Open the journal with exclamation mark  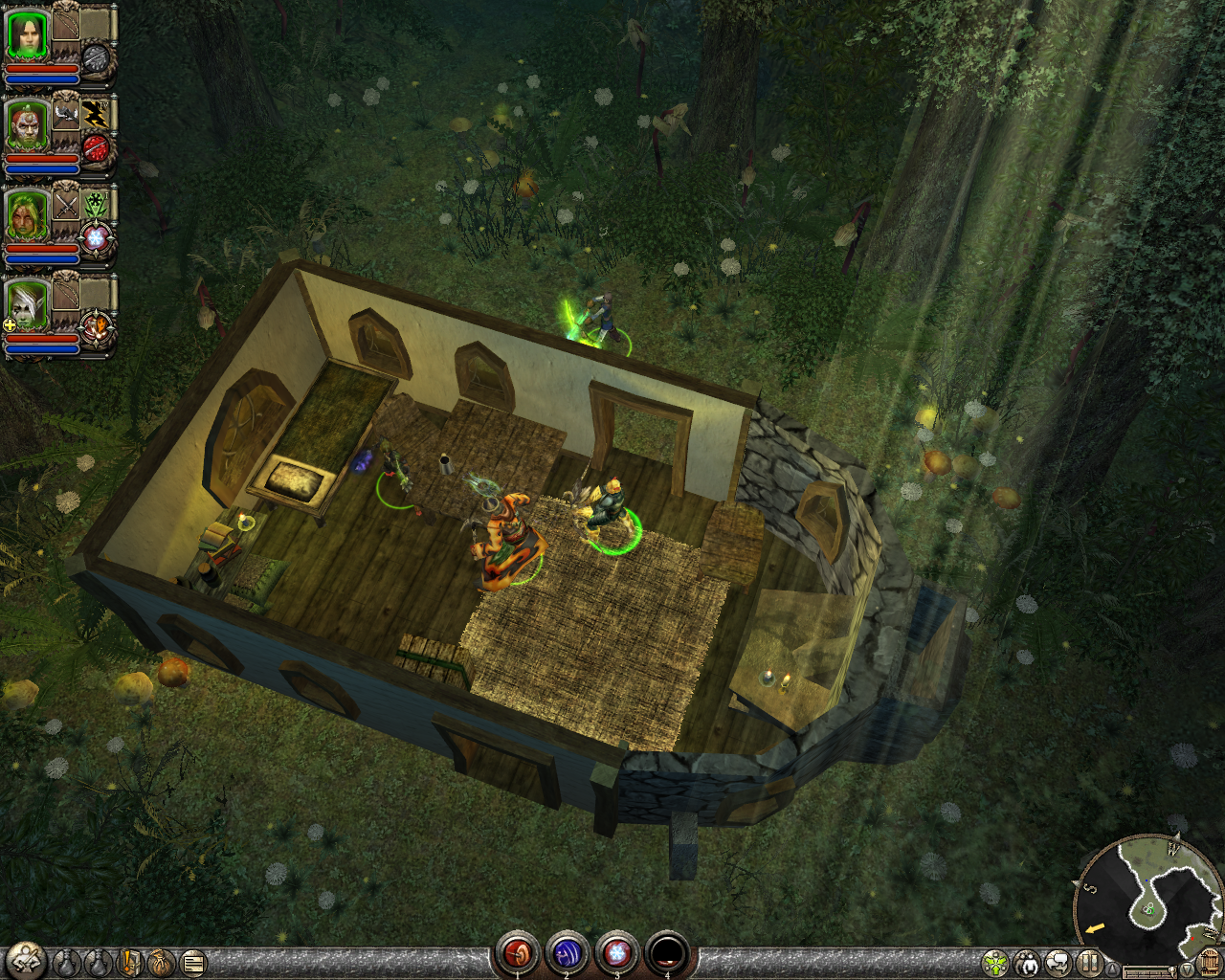pos(132,962)
